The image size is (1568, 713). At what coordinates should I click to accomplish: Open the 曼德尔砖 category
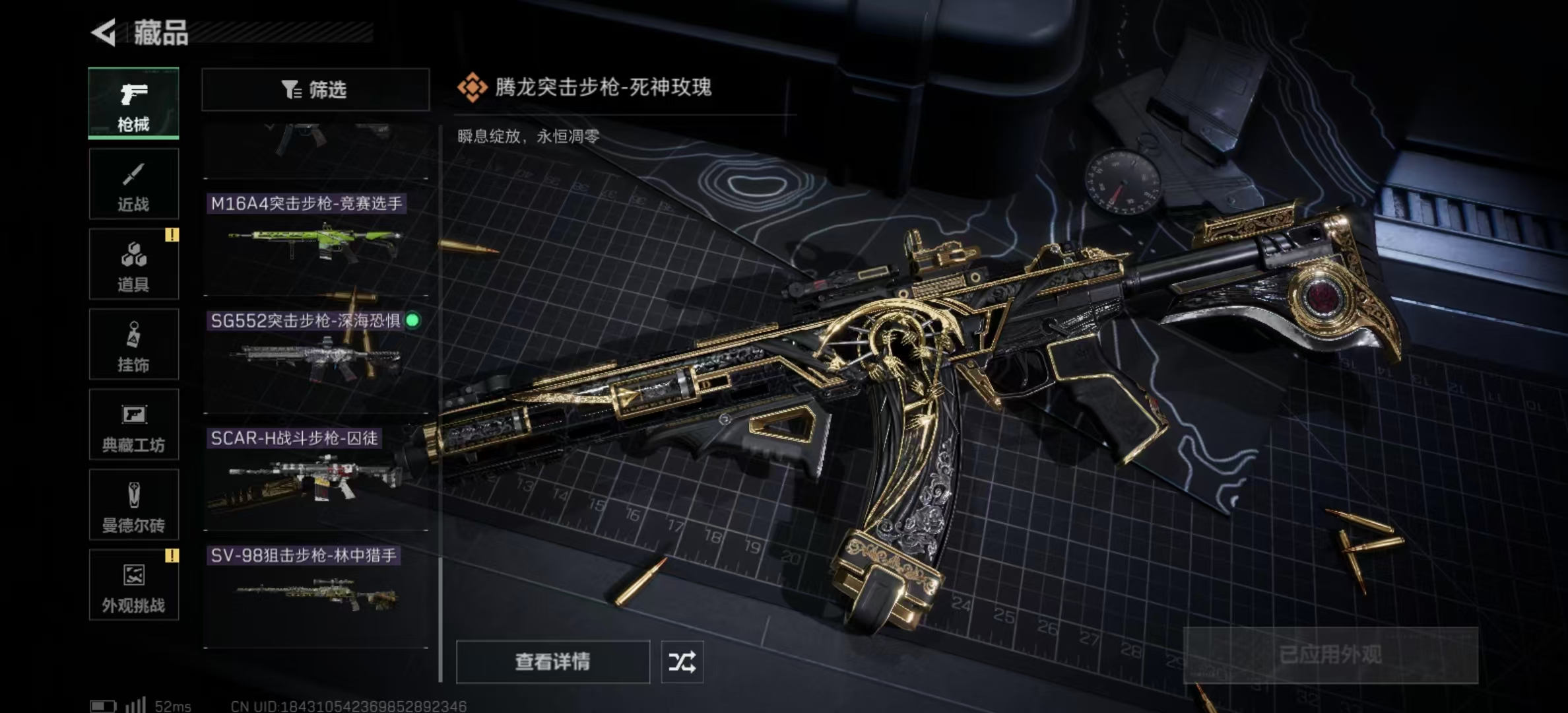coord(132,505)
